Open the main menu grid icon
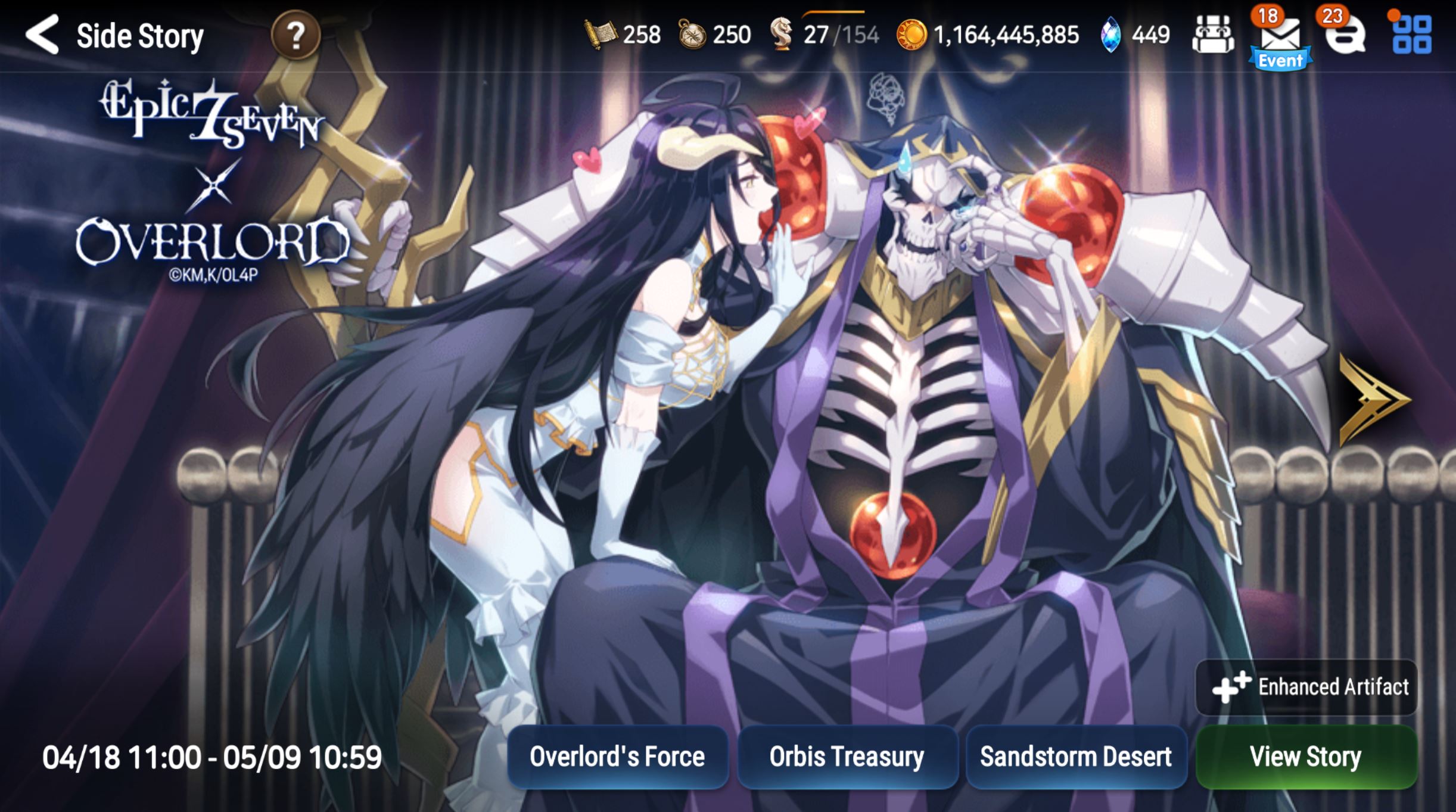 point(1415,34)
